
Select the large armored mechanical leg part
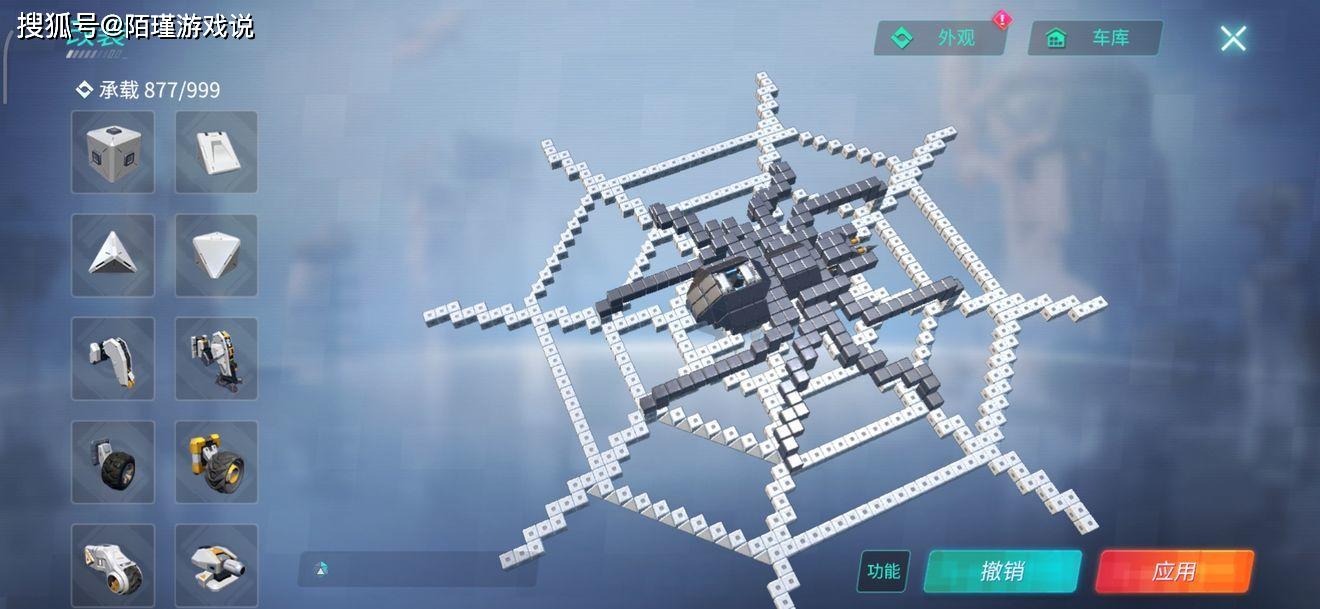click(x=216, y=358)
